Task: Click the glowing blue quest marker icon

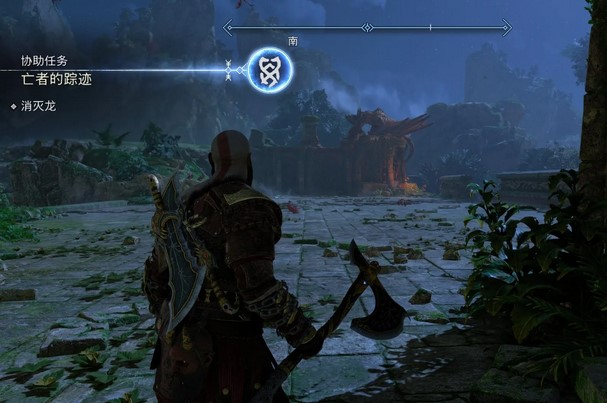Action: click(x=269, y=69)
